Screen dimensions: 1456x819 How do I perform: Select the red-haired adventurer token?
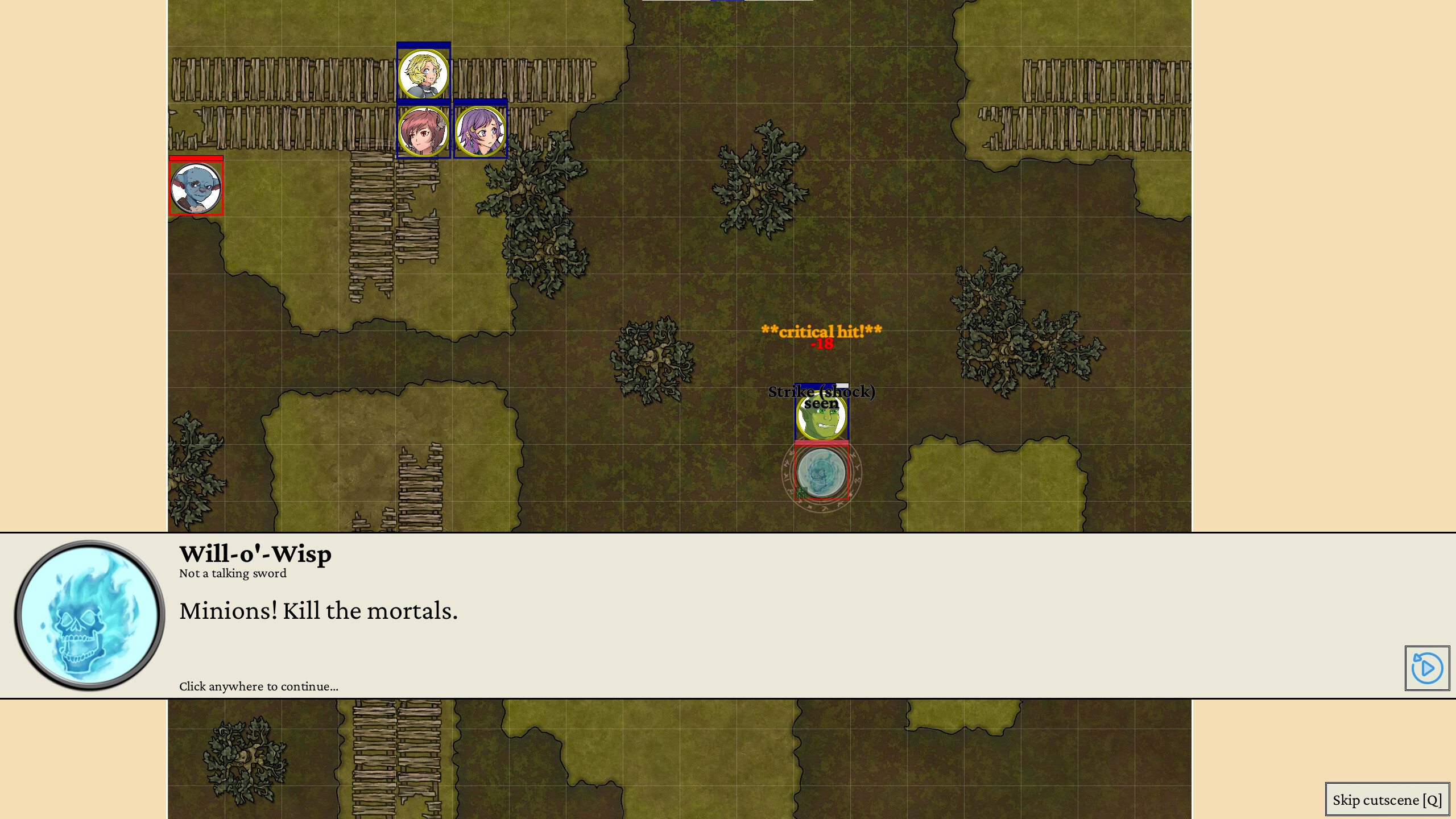pos(423,131)
